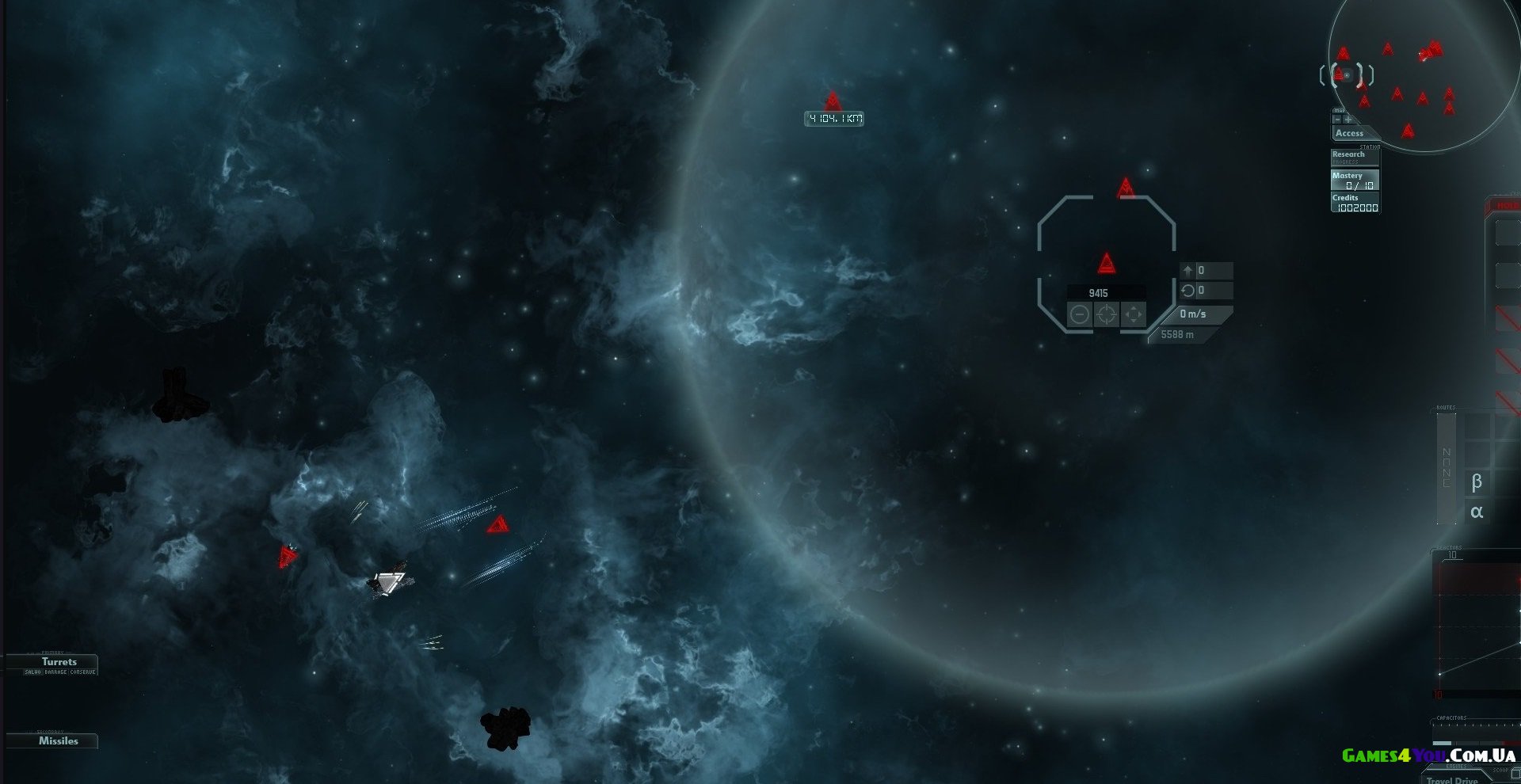Select the beta route slot
The width and height of the screenshot is (1521, 784).
[1477, 481]
